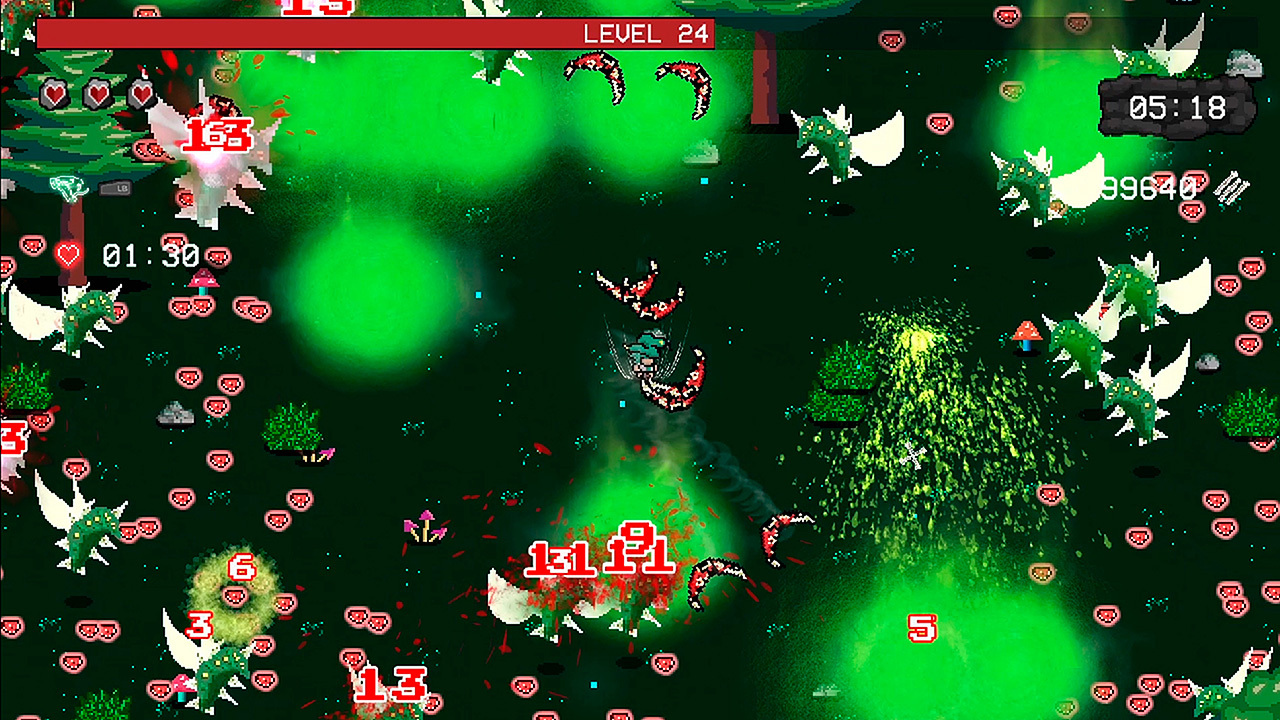
Task: Click the heart icon beside the 01:30 timer
Action: pos(66,255)
